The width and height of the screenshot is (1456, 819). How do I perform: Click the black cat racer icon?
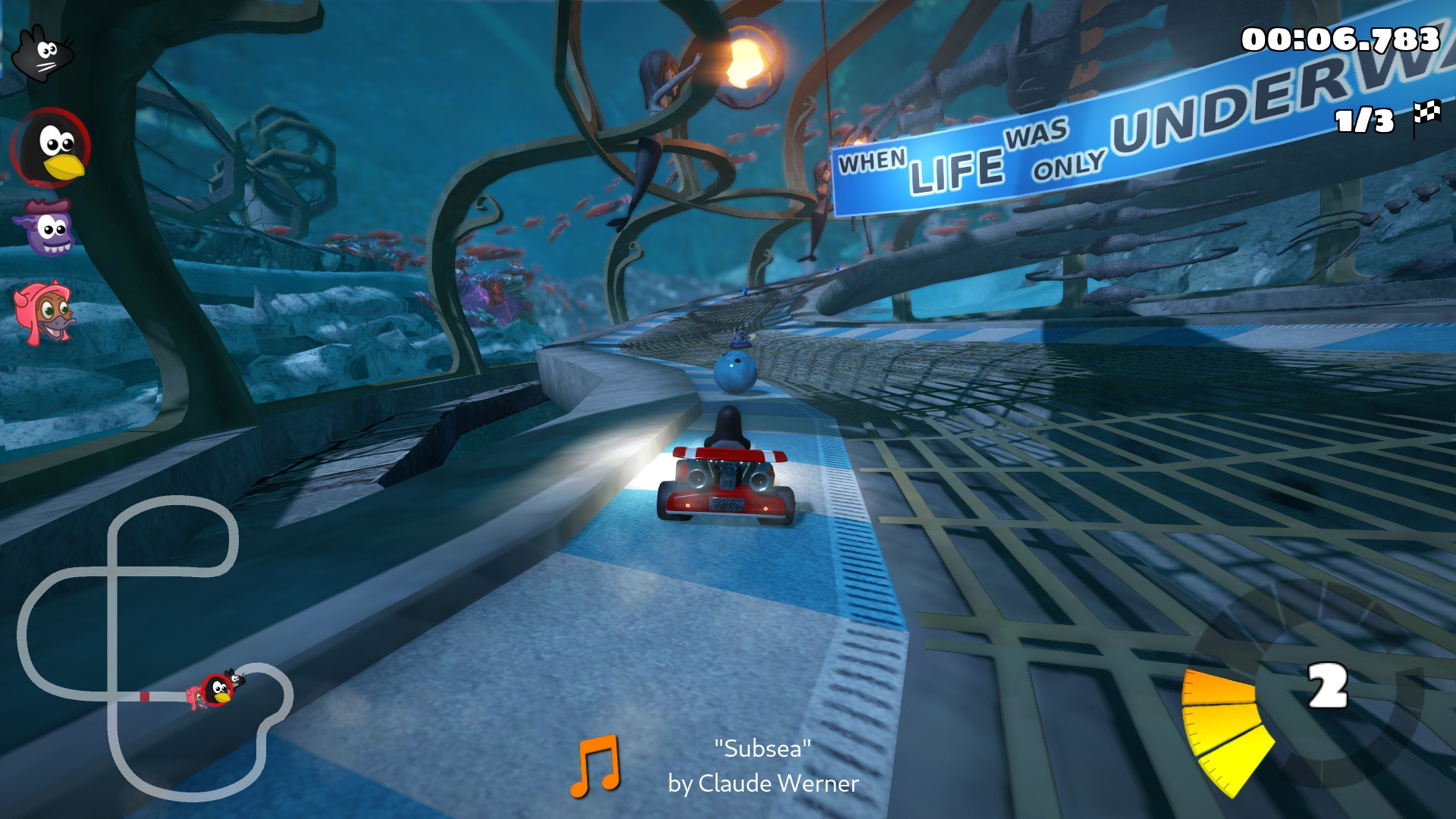click(x=43, y=53)
